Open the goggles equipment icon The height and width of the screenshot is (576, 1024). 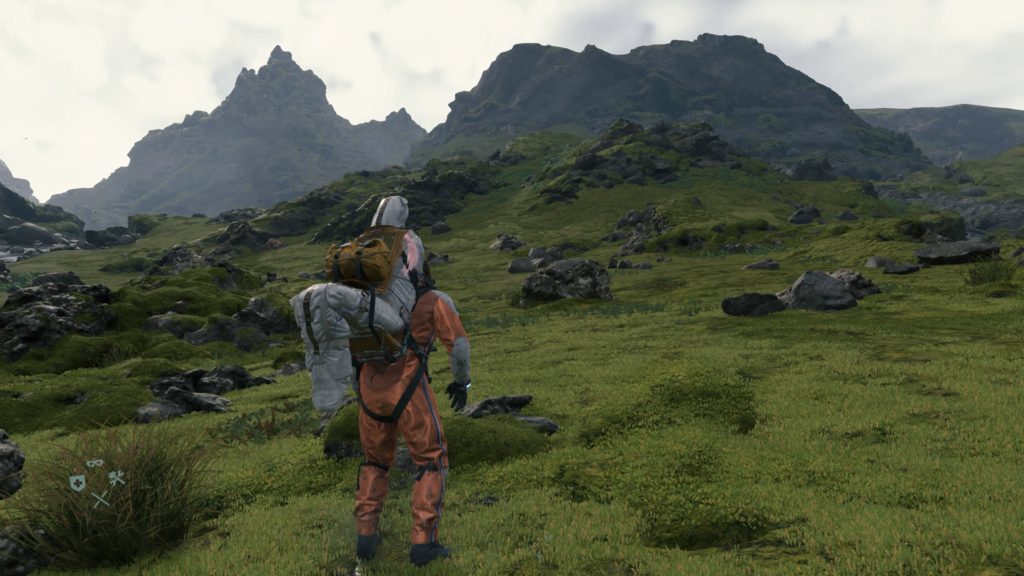point(95,464)
